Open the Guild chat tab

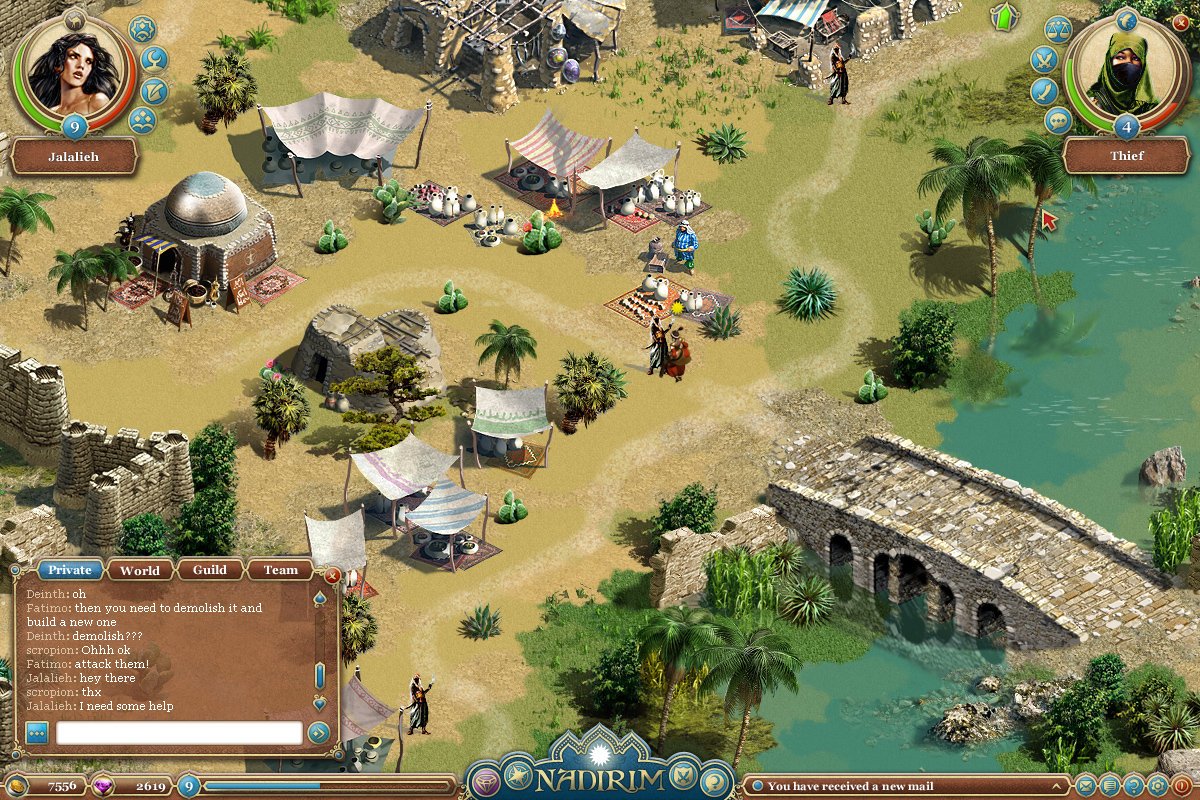[x=210, y=570]
